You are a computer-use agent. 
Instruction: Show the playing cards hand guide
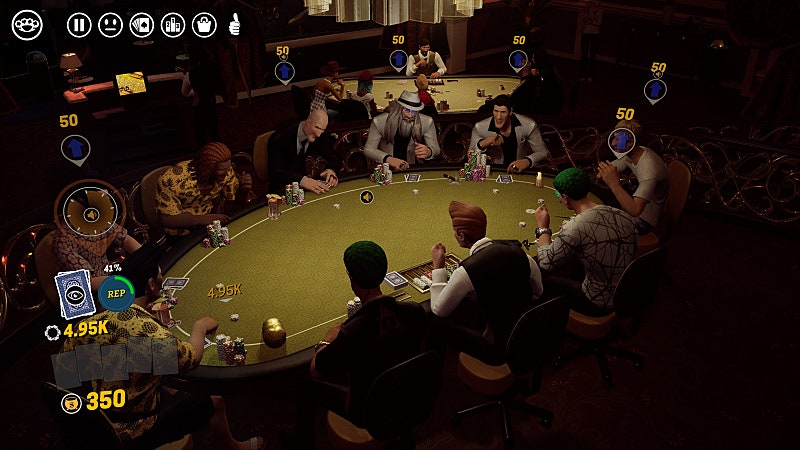[142, 25]
